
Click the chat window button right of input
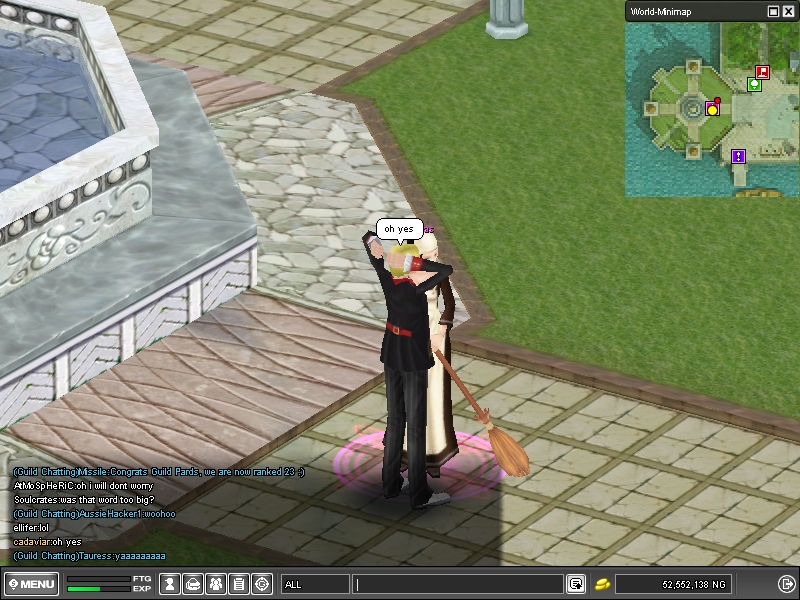(576, 584)
